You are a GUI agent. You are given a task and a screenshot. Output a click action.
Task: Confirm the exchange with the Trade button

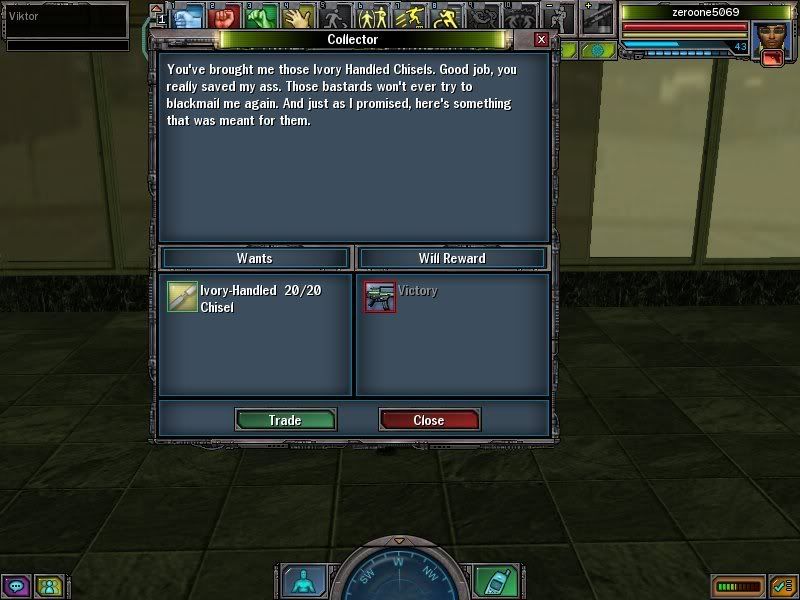pos(285,420)
